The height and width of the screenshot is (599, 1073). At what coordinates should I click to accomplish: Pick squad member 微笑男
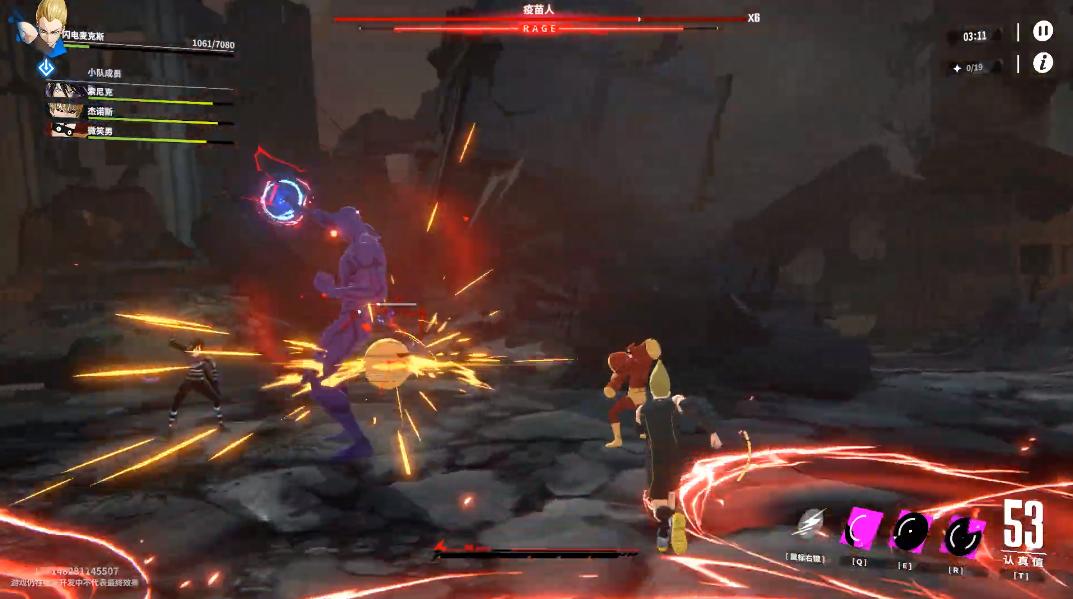click(64, 130)
